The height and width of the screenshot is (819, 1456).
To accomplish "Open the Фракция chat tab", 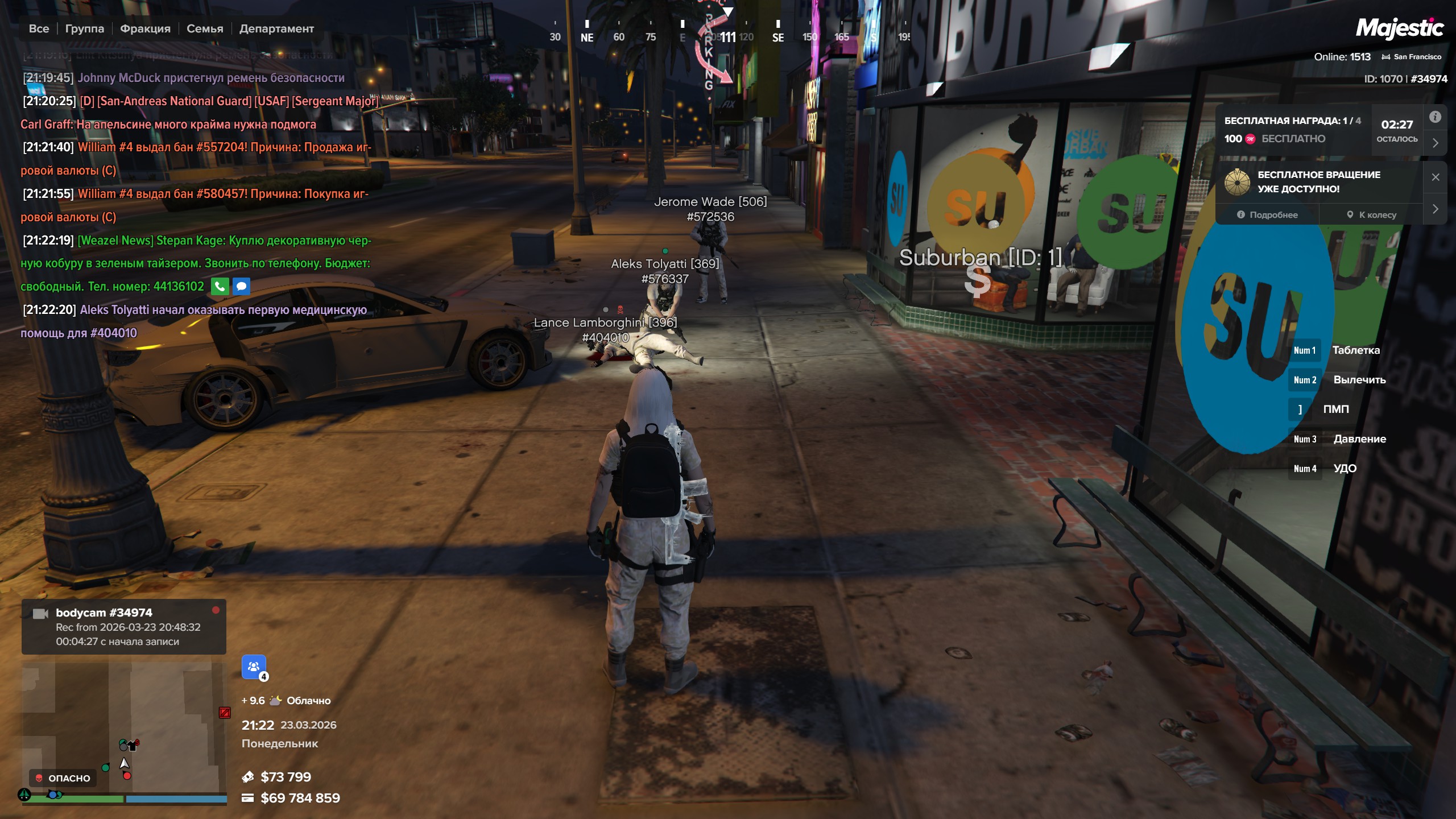I will tap(145, 28).
